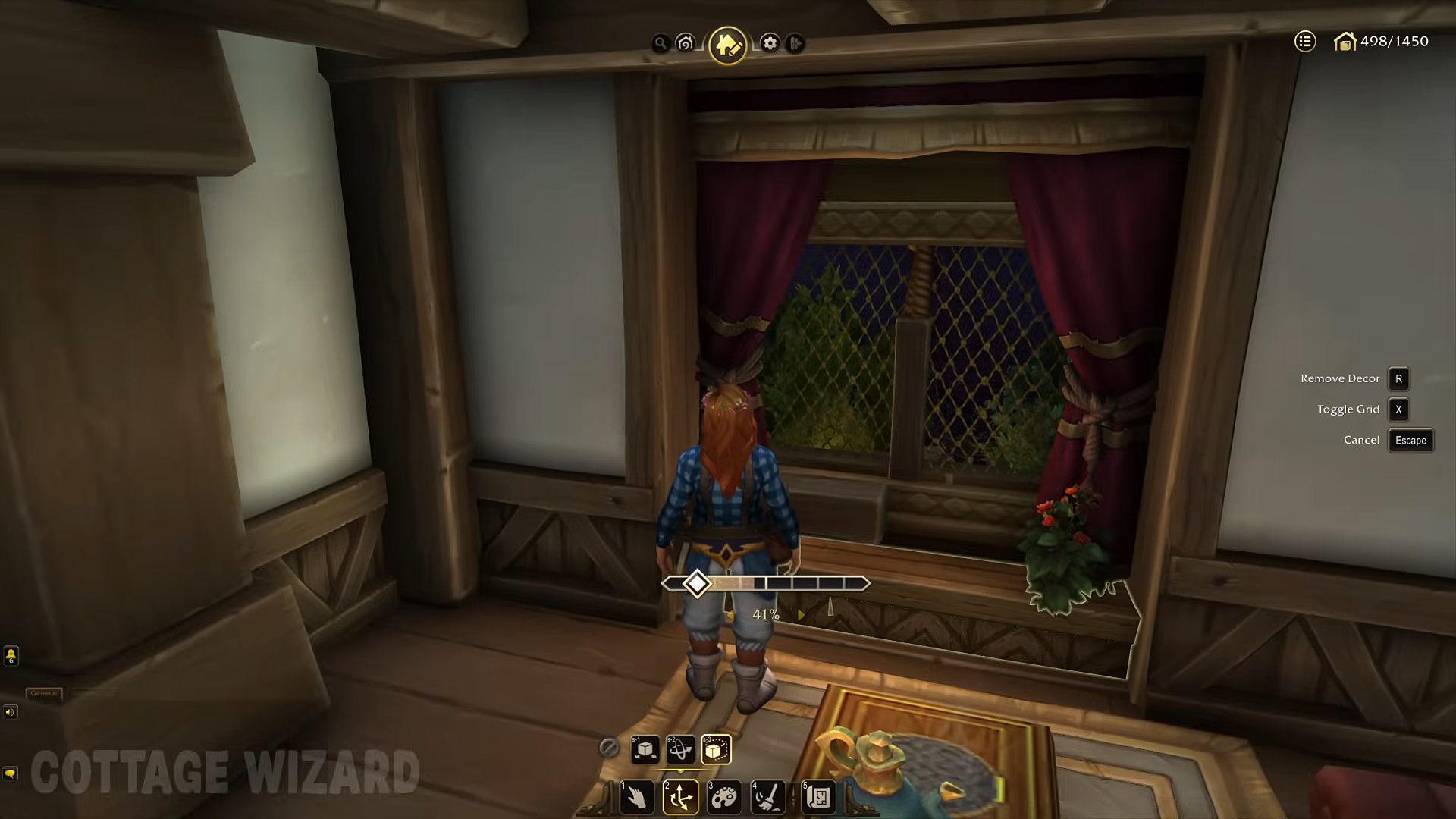
Task: Activate the broom cleanup tool
Action: tap(767, 798)
